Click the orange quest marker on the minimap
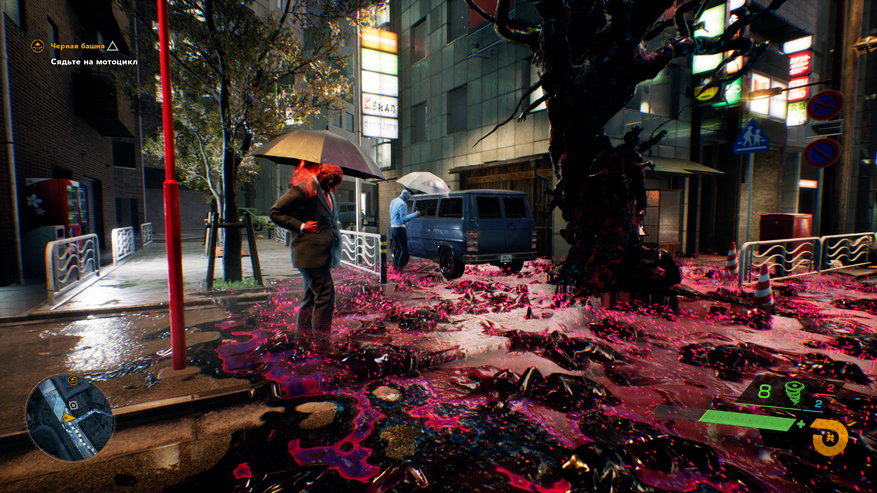 pos(73,380)
